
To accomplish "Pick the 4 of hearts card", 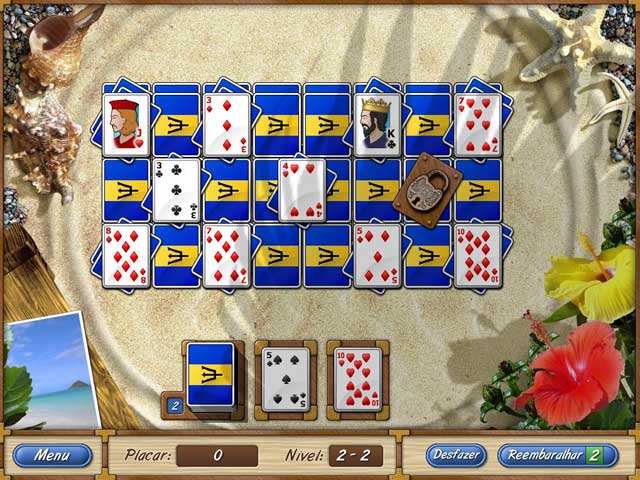I will tap(301, 190).
